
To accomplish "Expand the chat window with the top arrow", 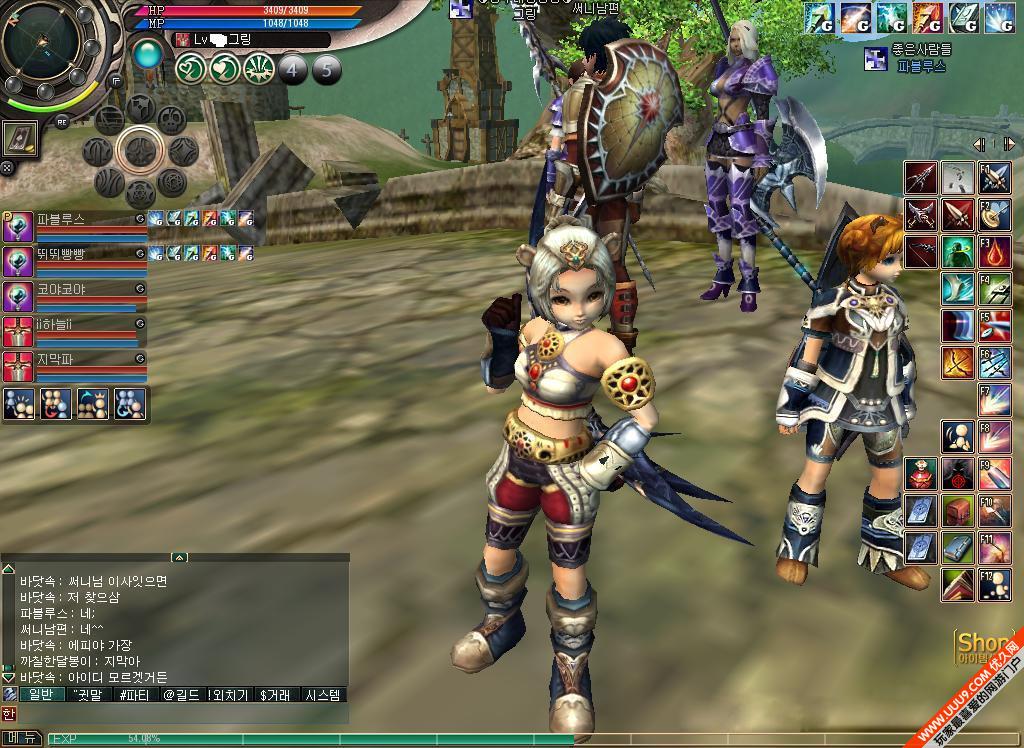I will pyautogui.click(x=179, y=557).
